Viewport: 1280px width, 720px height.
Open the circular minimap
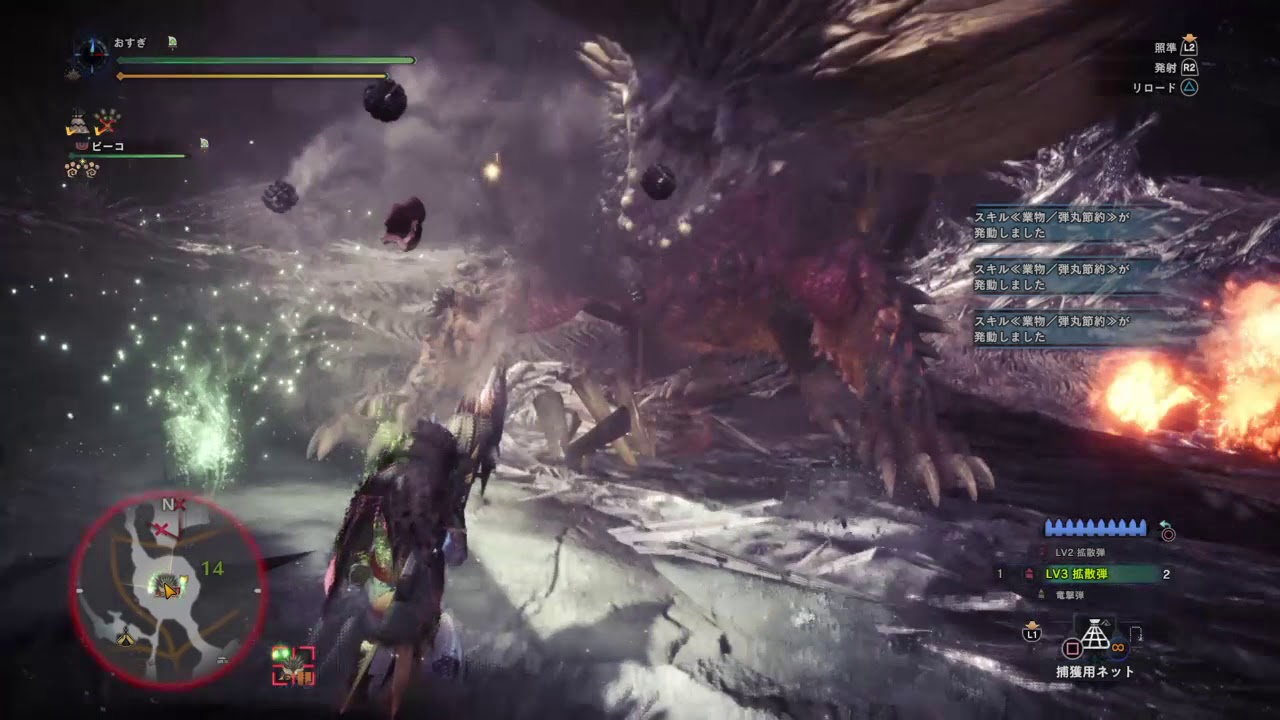pos(166,590)
